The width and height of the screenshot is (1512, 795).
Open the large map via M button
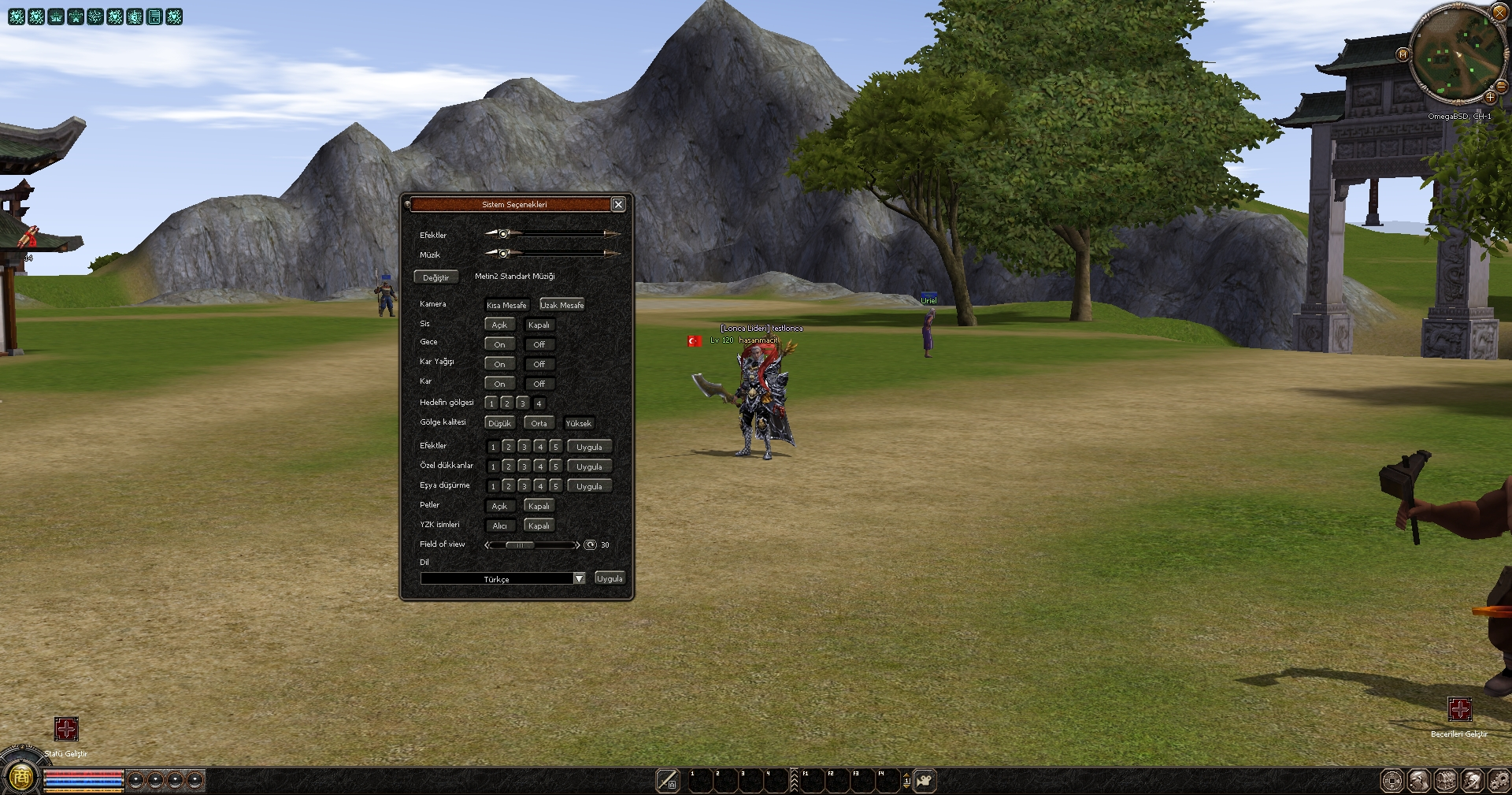1403,54
